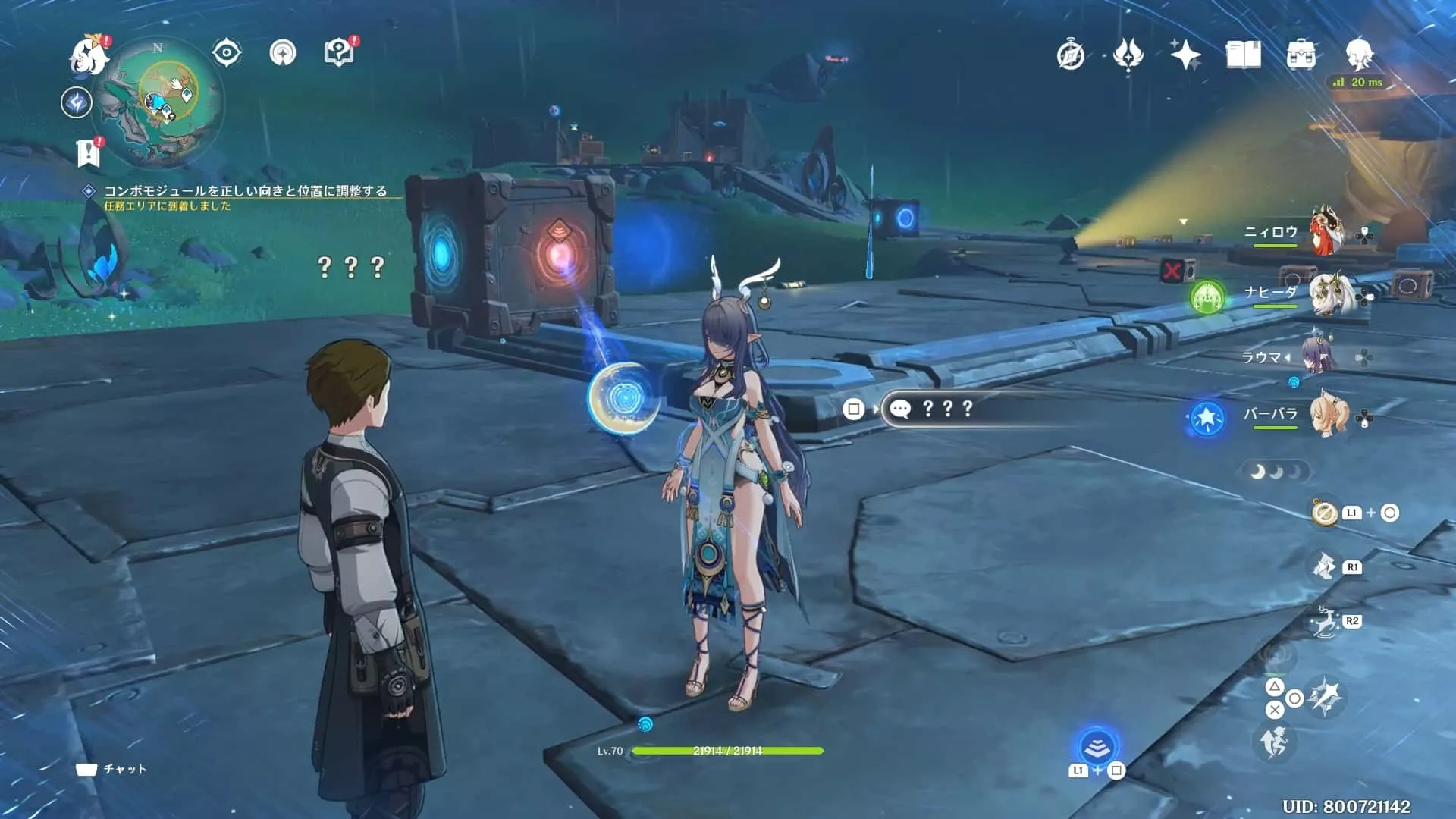Open the battle pass winged icon

tap(1128, 55)
